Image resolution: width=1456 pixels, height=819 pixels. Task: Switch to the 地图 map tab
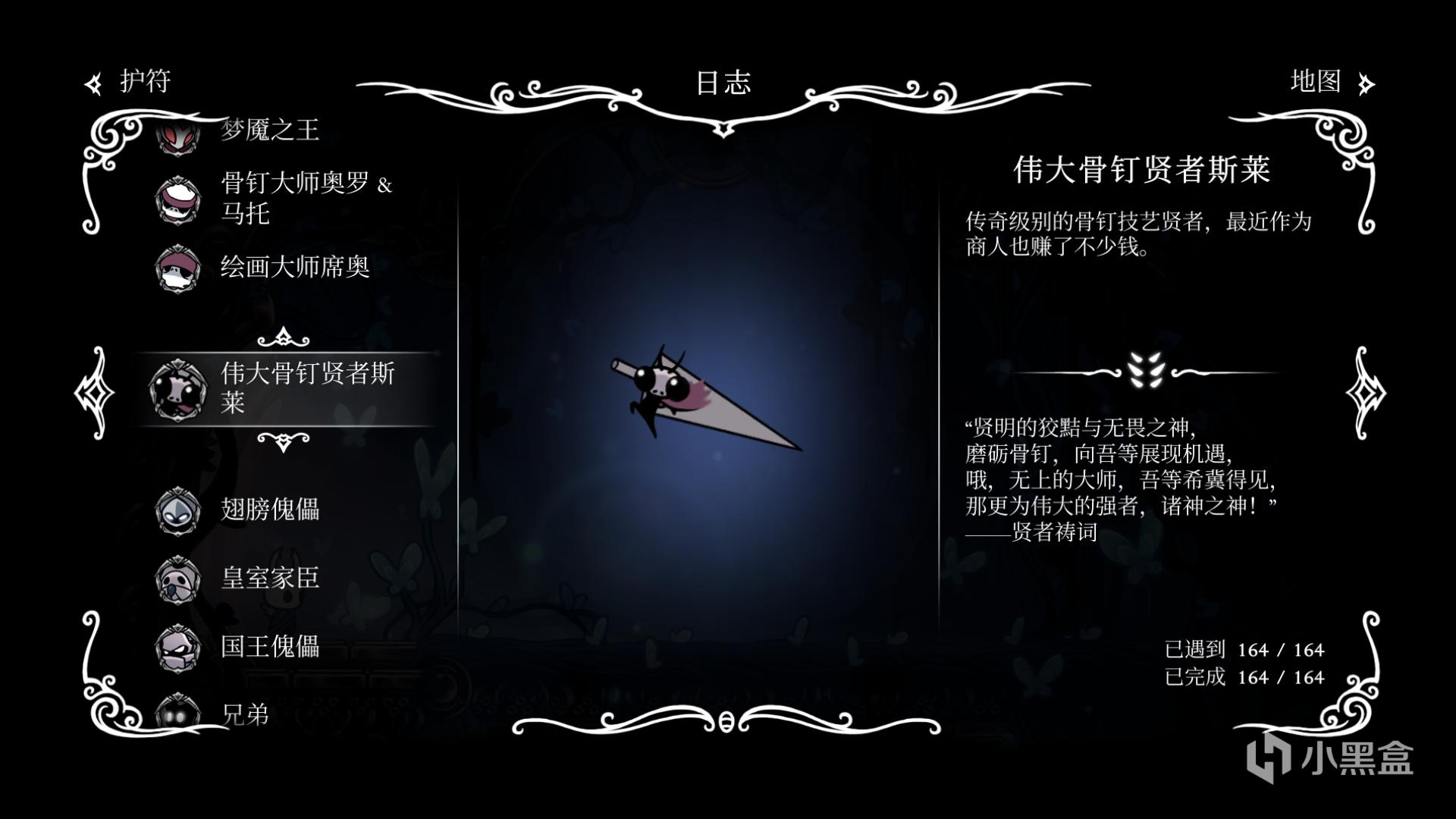click(x=1330, y=82)
